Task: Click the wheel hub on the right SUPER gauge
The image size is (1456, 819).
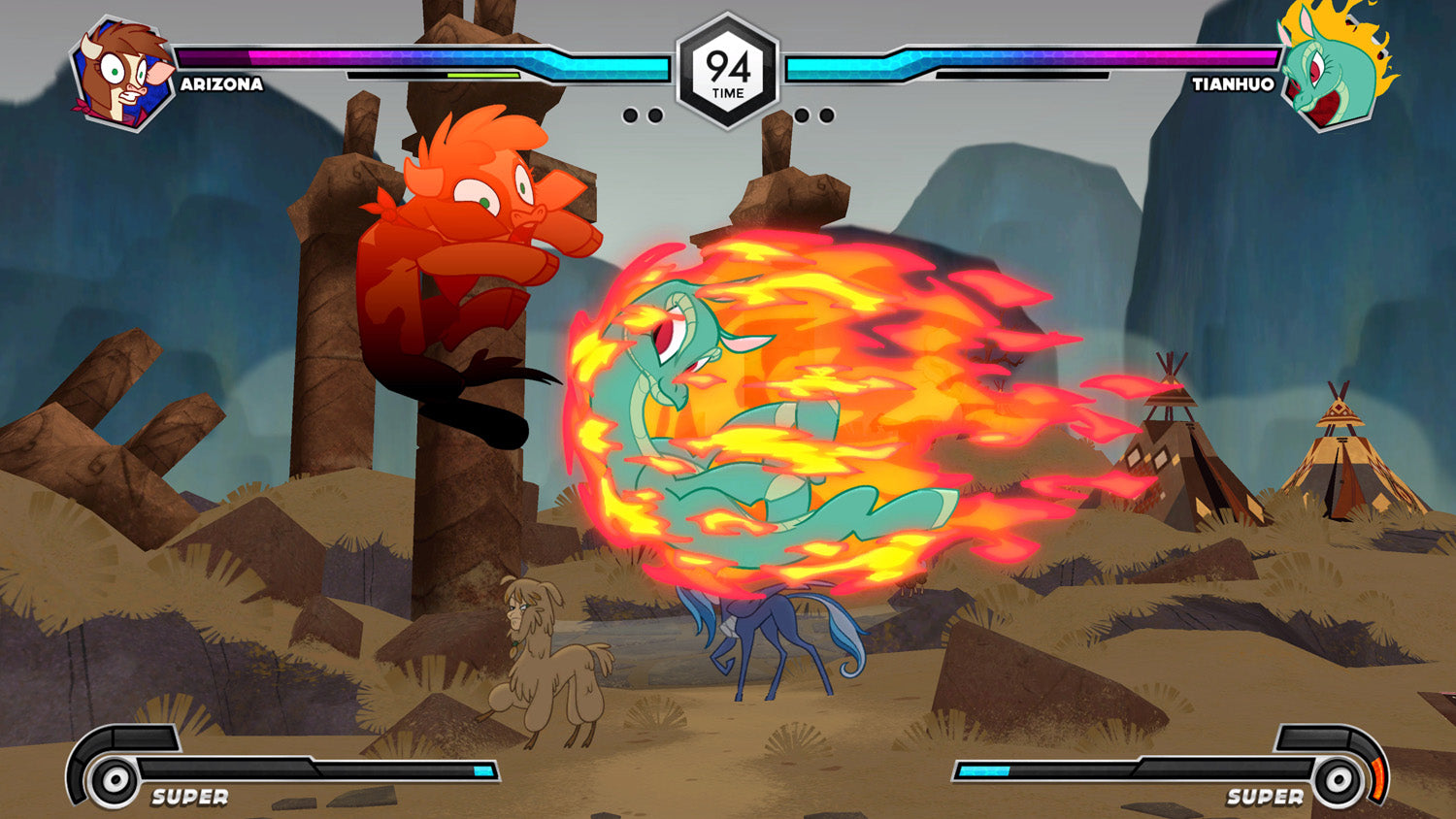Action: click(x=1340, y=777)
